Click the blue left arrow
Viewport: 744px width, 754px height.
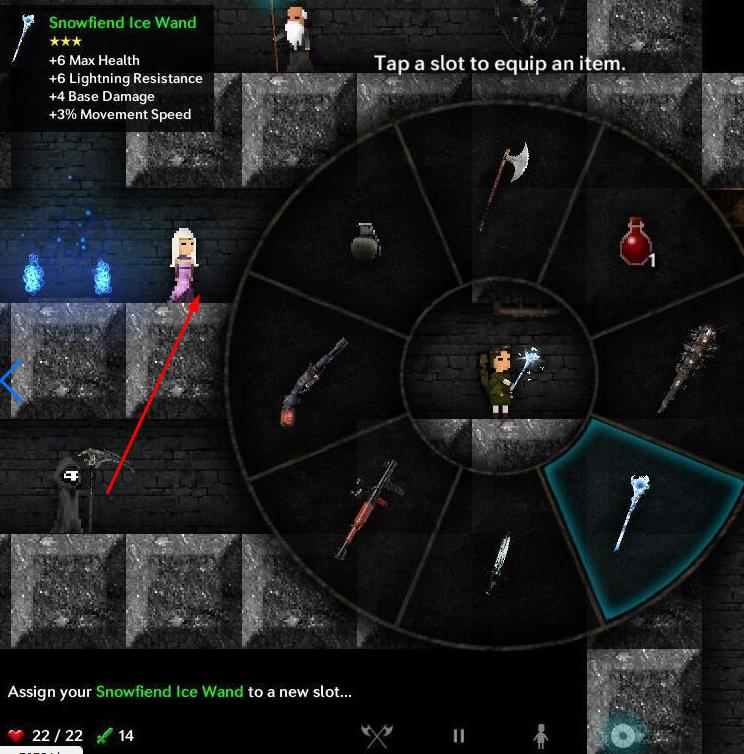click(x=12, y=381)
